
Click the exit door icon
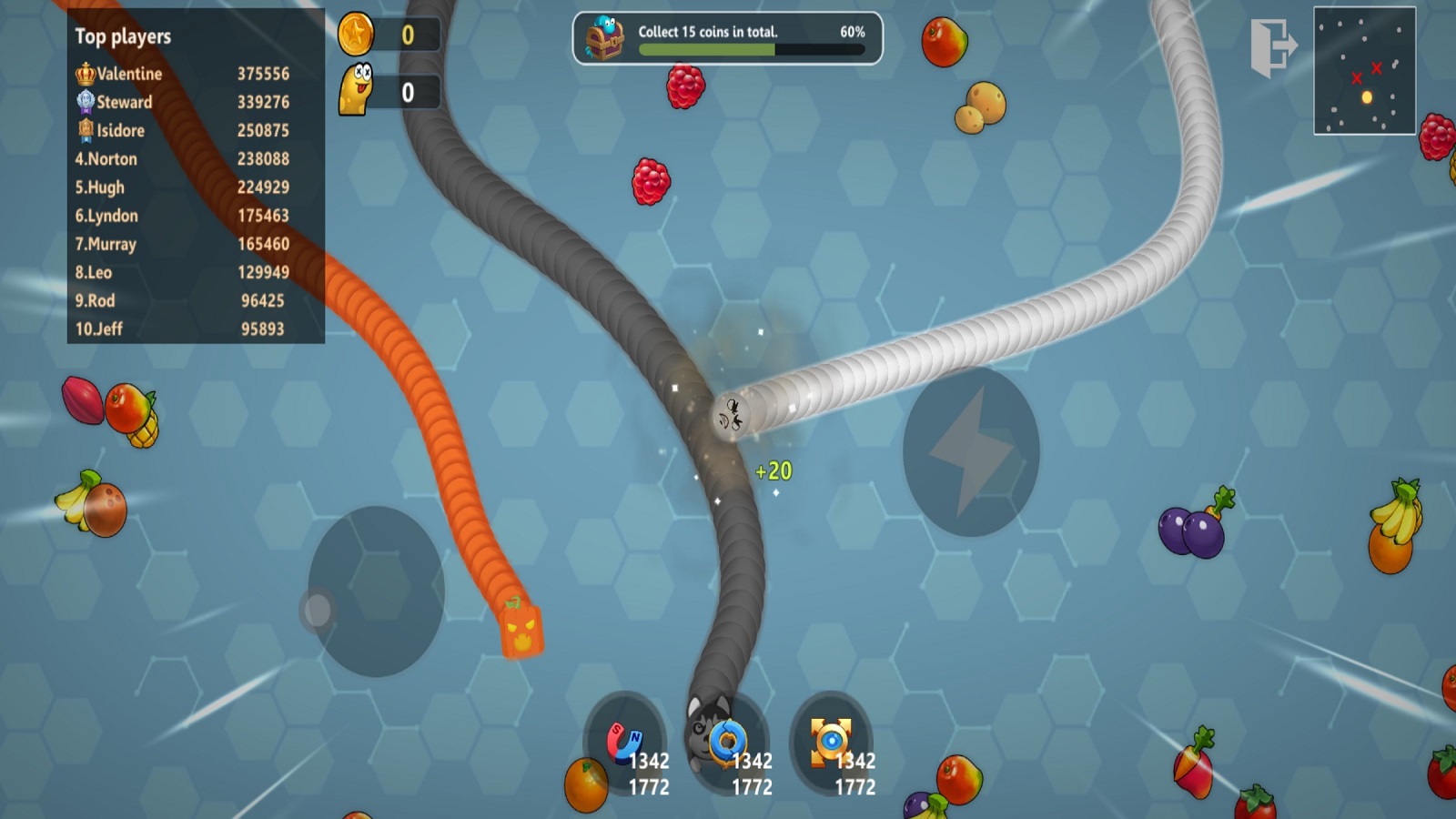tap(1273, 47)
